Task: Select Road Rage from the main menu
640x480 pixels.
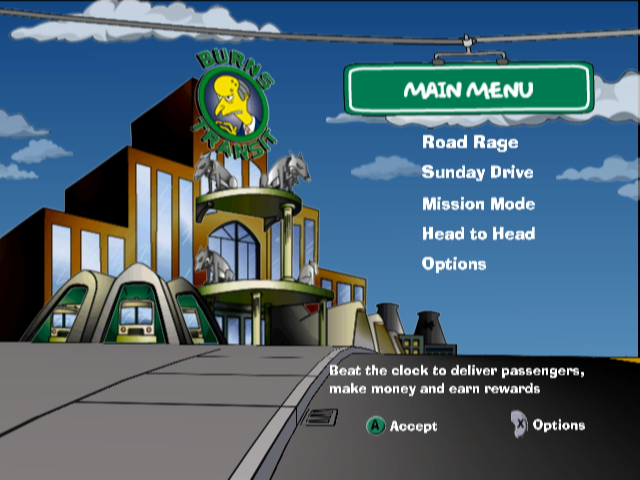Action: click(470, 142)
